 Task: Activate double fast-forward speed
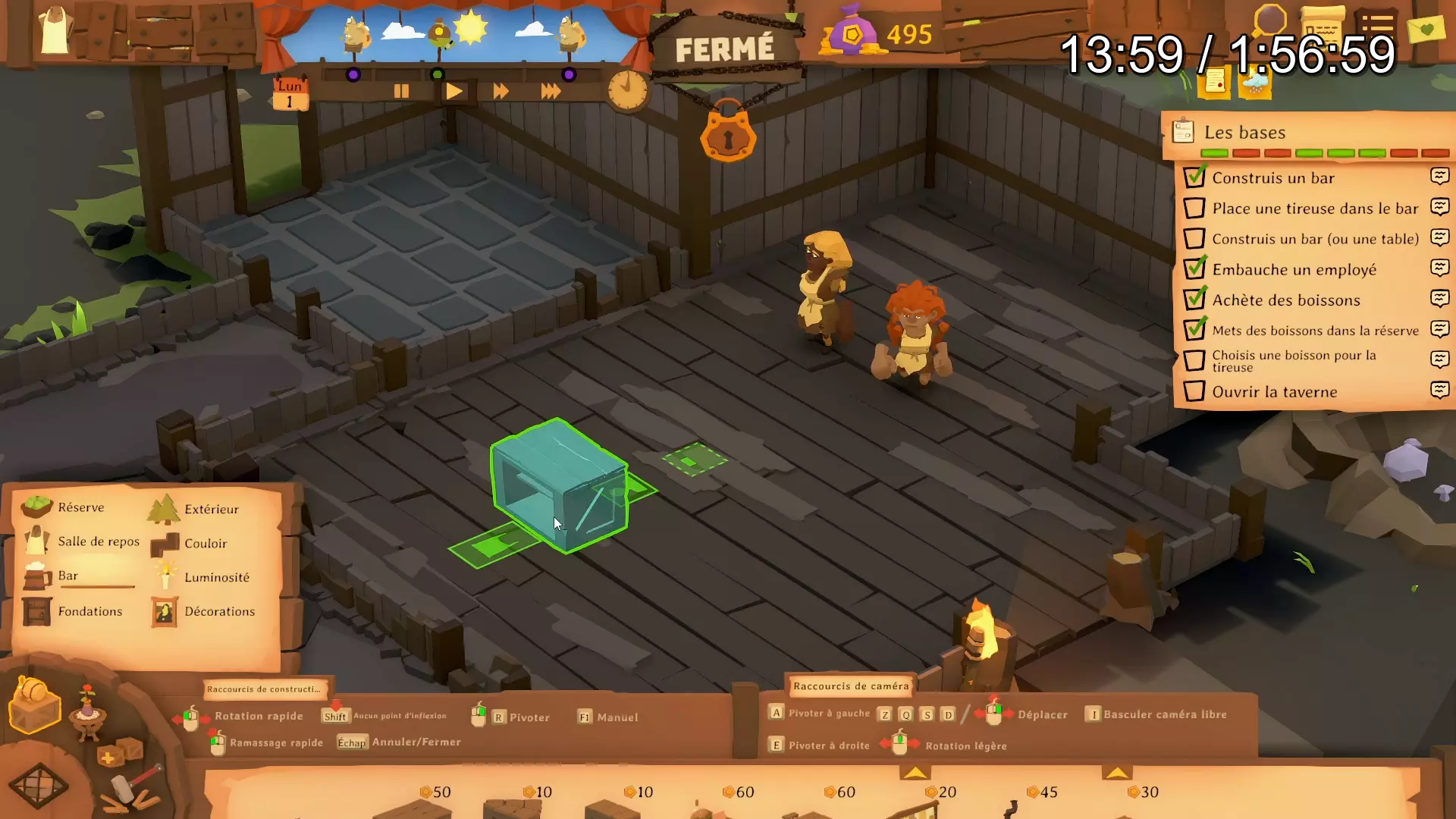pyautogui.click(x=500, y=92)
